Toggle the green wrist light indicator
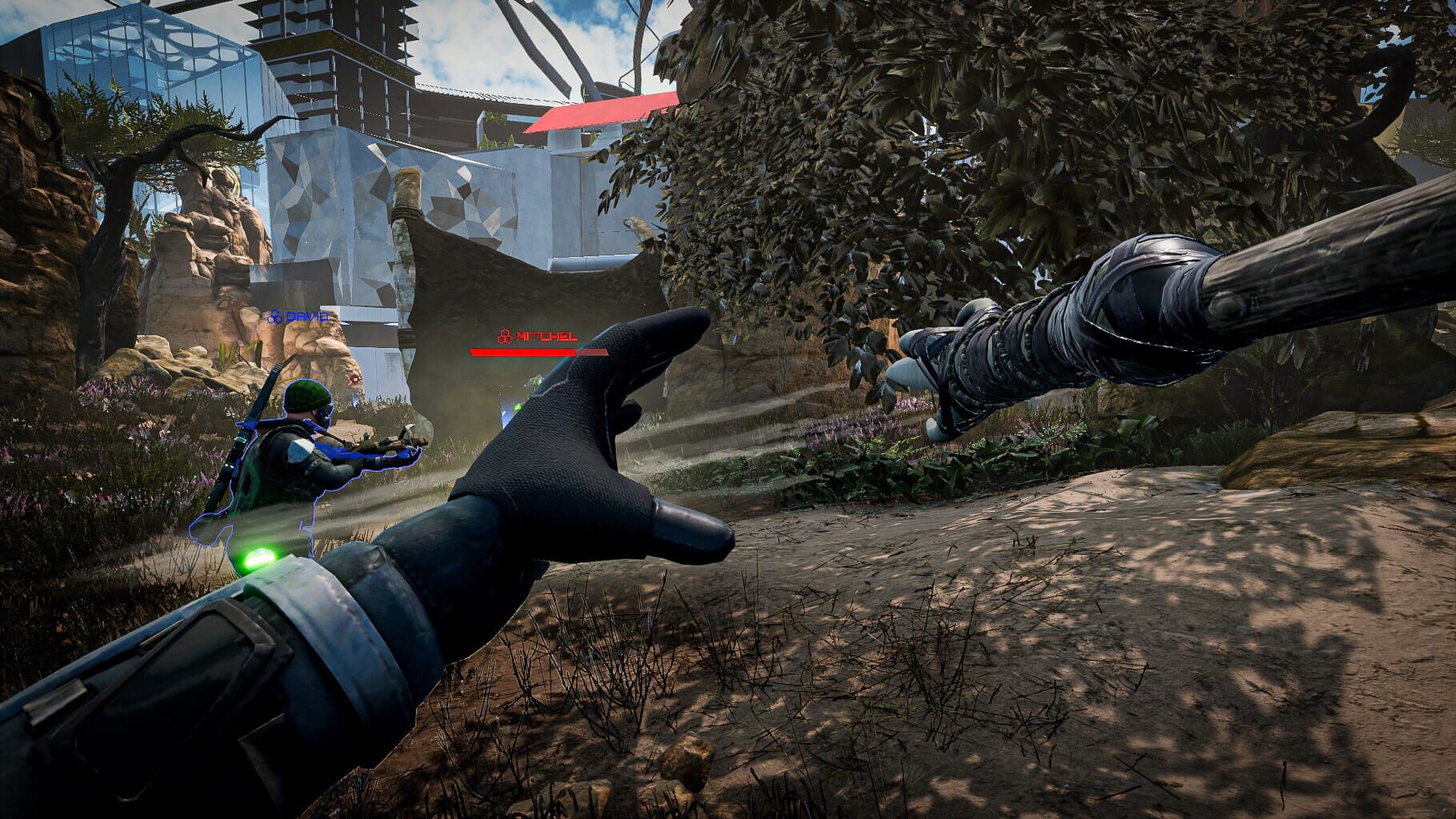Screen dimensions: 1456x819 (x=261, y=558)
